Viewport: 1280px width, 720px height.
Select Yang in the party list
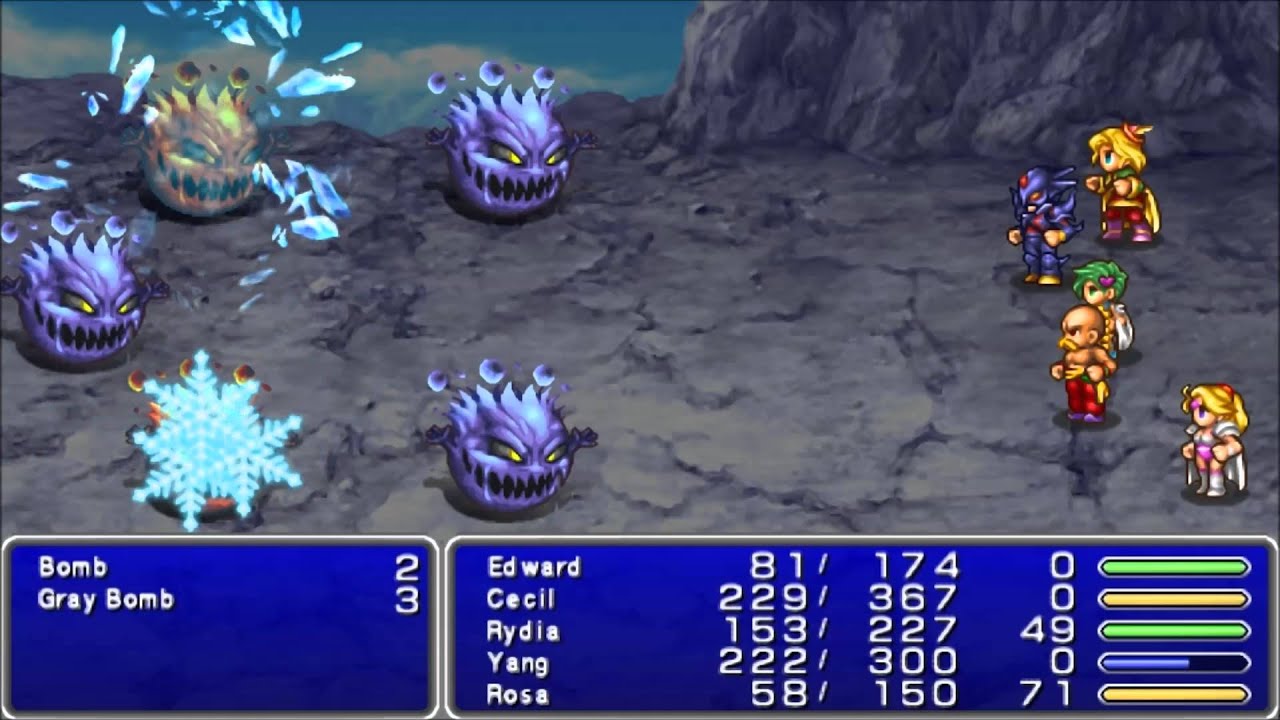pyautogui.click(x=517, y=663)
